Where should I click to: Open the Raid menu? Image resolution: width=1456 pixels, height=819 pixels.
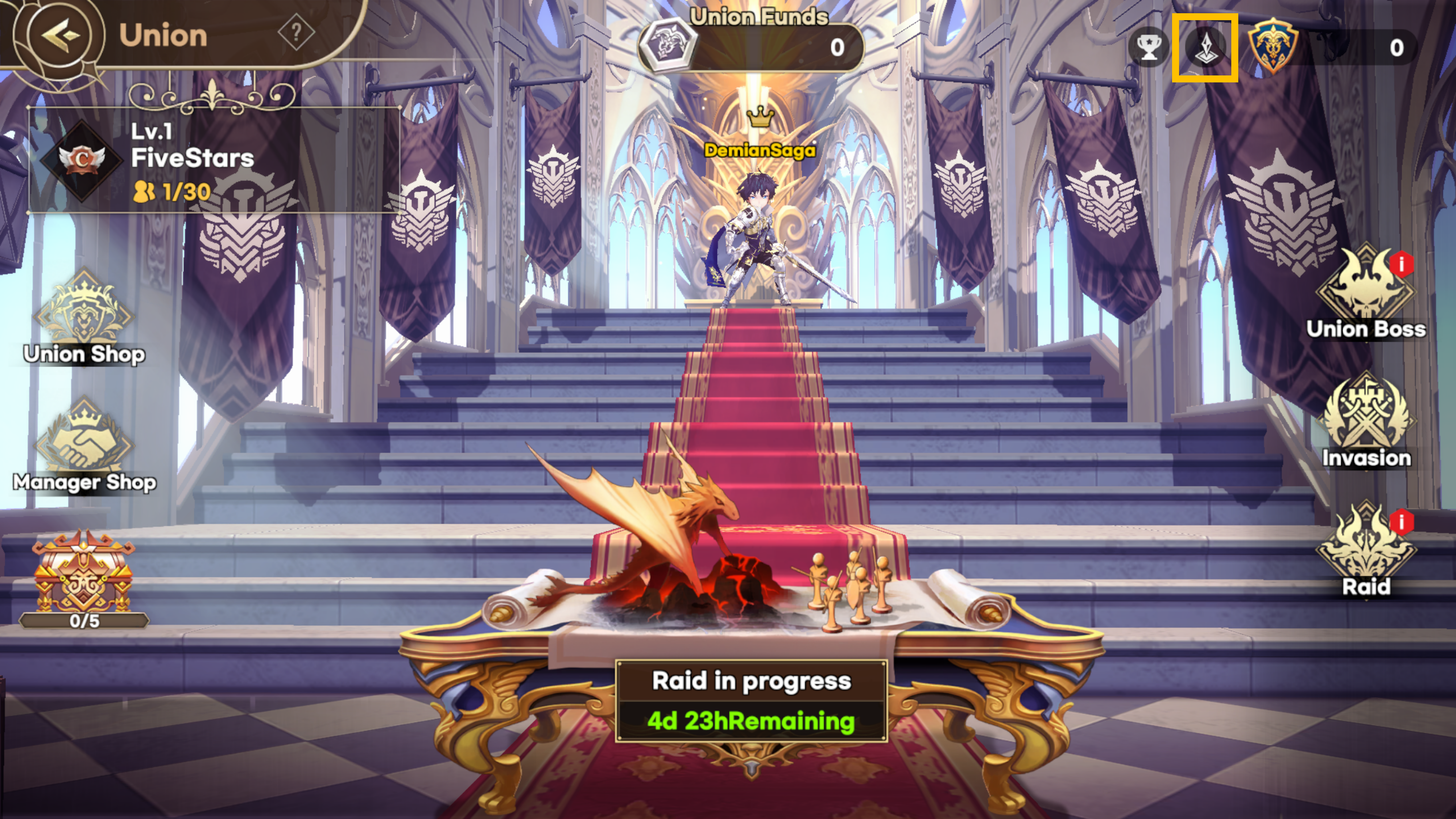click(x=1366, y=551)
